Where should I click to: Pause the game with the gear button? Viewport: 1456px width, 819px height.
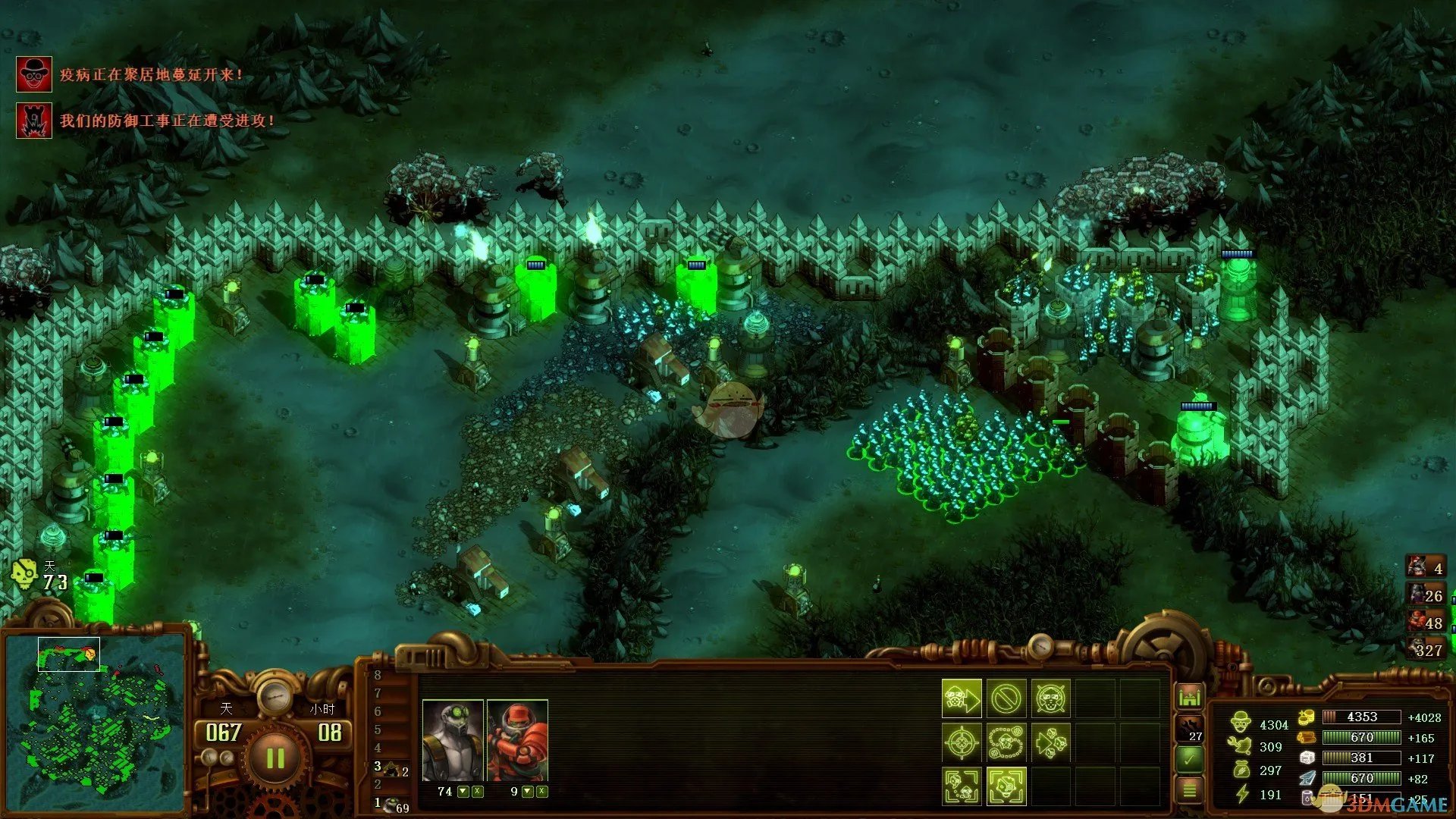click(x=275, y=757)
